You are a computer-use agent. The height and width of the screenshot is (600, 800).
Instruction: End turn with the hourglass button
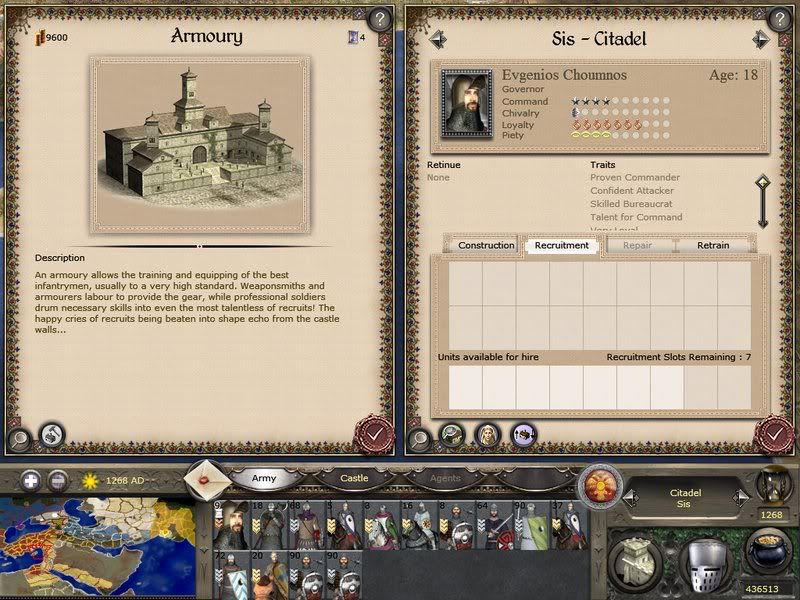click(x=772, y=482)
